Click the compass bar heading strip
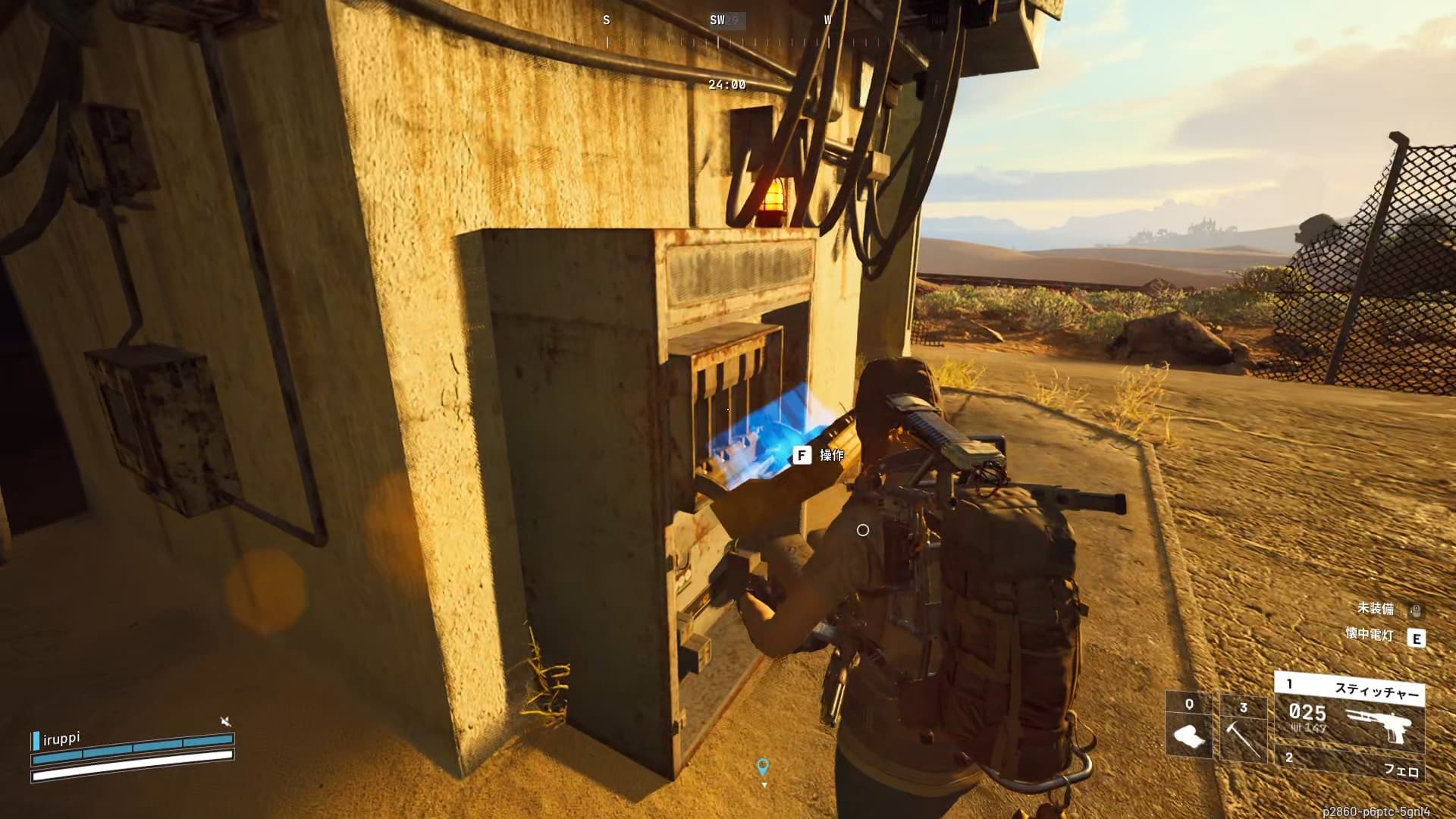Image resolution: width=1456 pixels, height=819 pixels. pyautogui.click(x=717, y=30)
